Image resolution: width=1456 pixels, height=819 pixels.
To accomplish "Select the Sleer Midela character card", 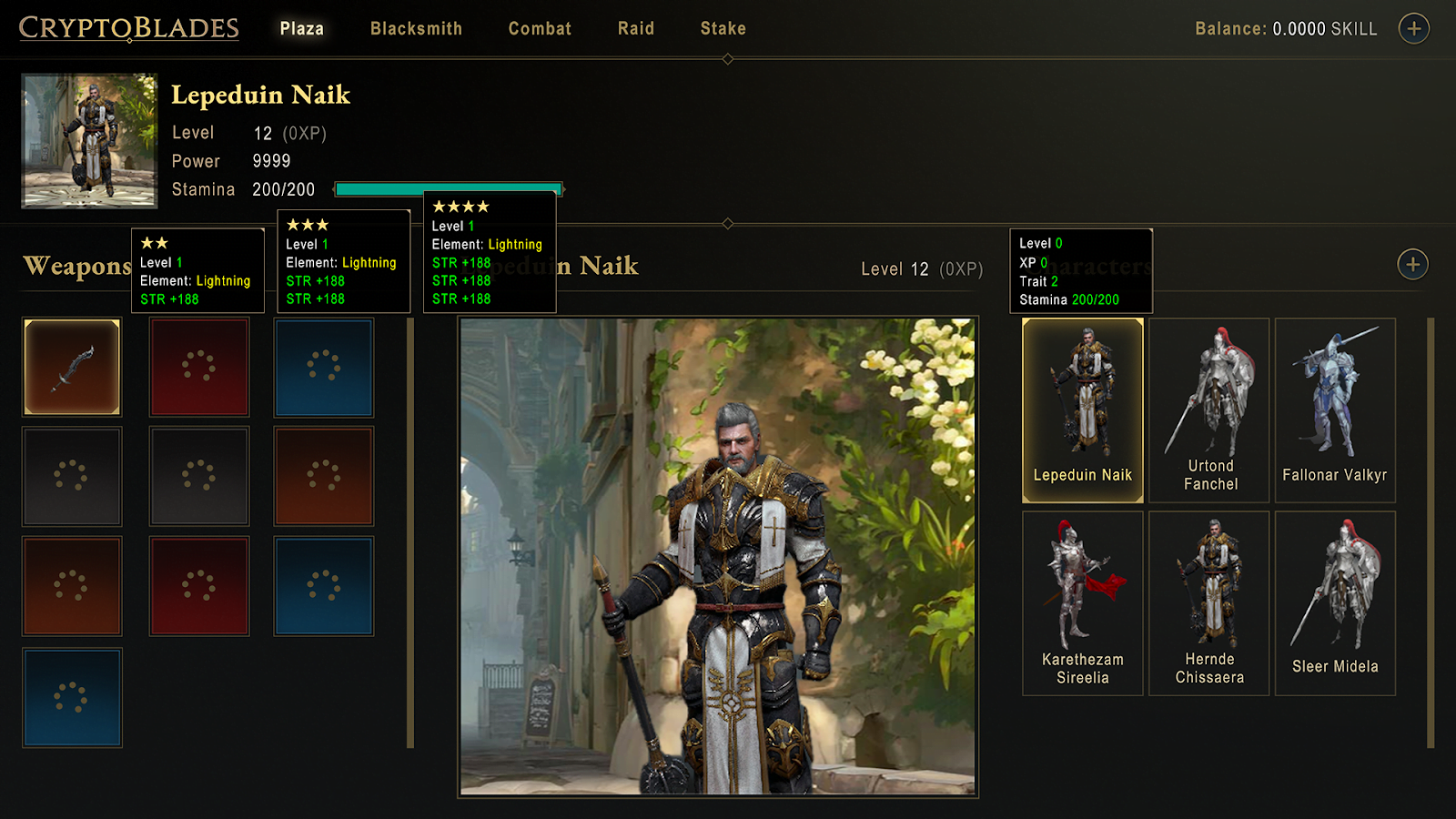I will pyautogui.click(x=1334, y=603).
